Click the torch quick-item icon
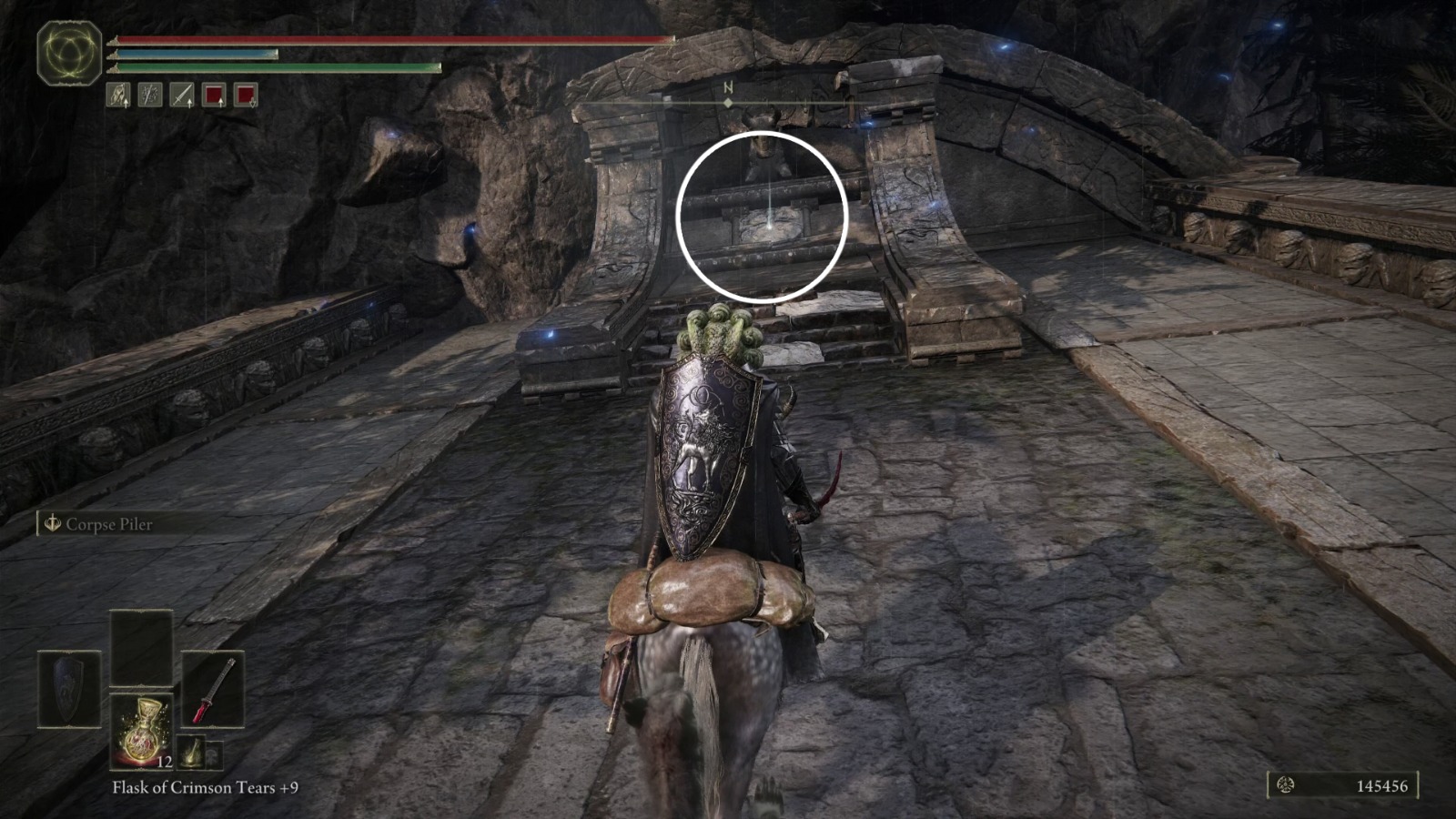1456x819 pixels. (190, 752)
